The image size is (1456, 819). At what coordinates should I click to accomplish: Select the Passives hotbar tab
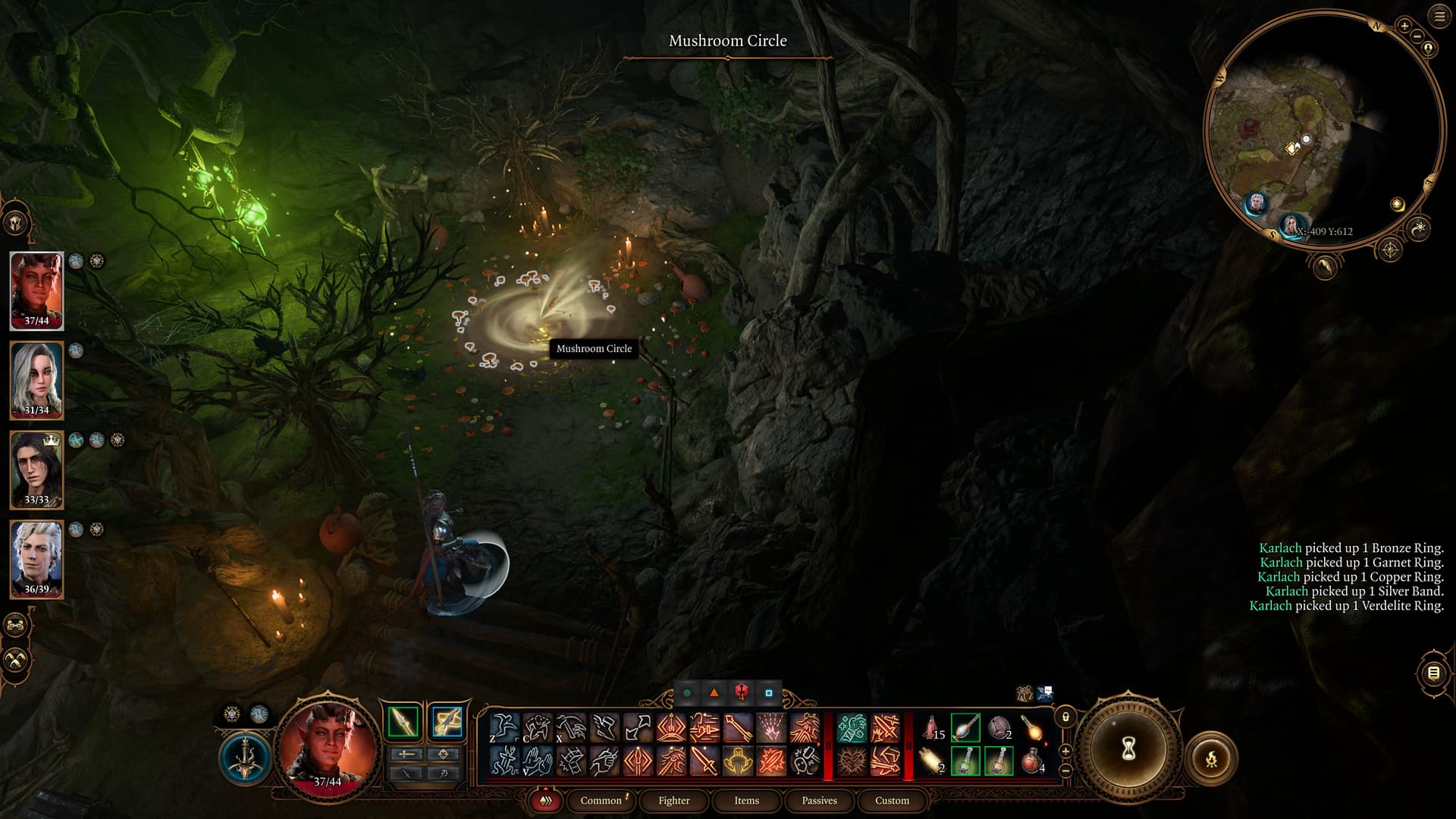pyautogui.click(x=819, y=801)
